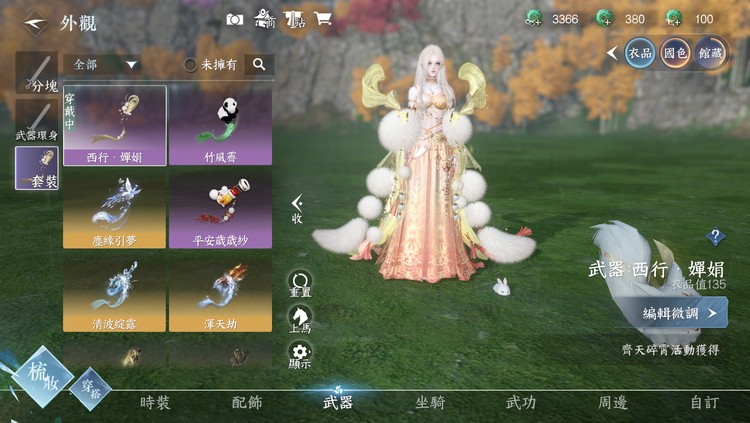Switch to the 套裝 side tab
Viewport: 750px width, 423px height.
click(x=37, y=168)
